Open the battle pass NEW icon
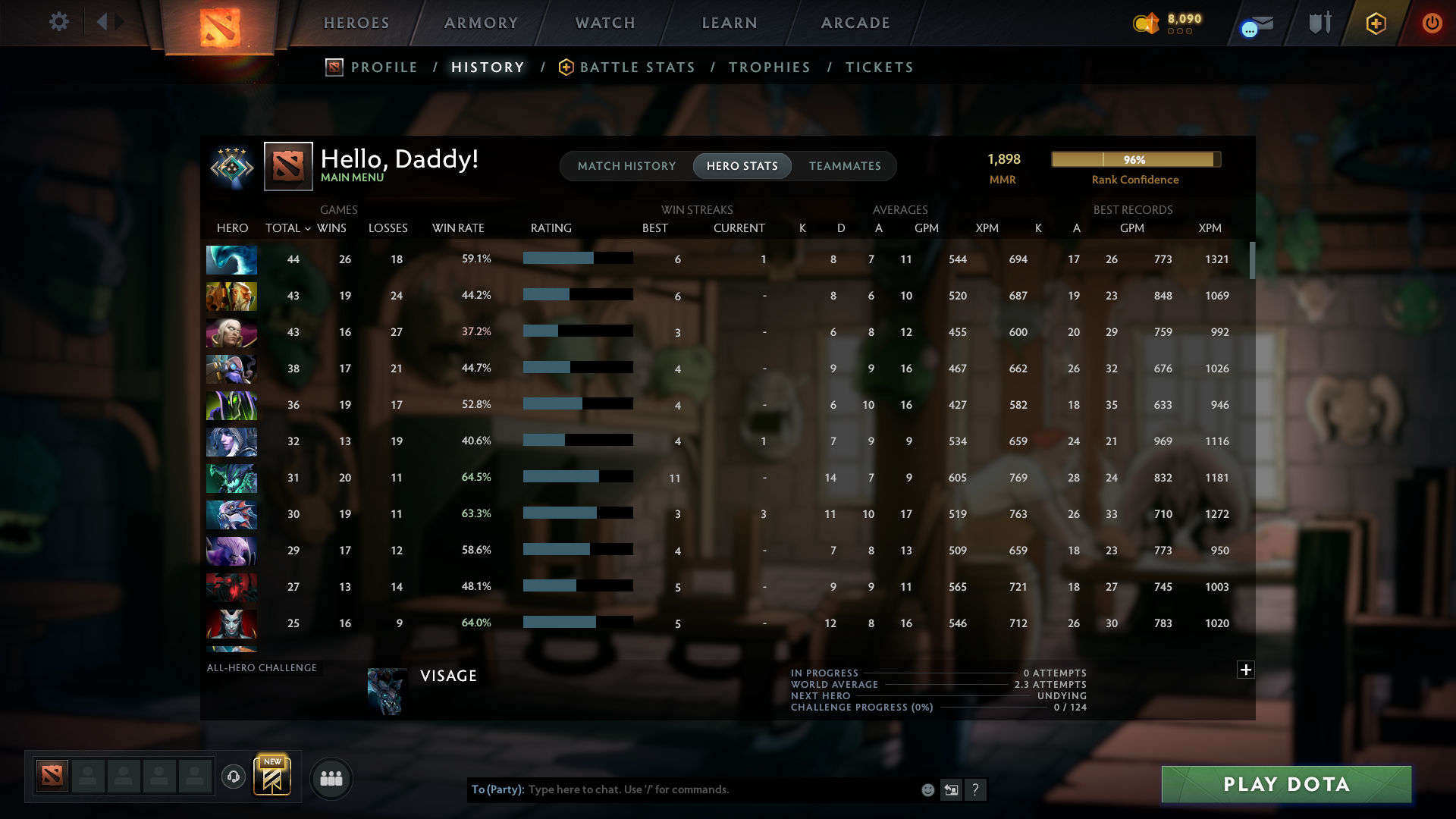1456x819 pixels. pos(273,775)
